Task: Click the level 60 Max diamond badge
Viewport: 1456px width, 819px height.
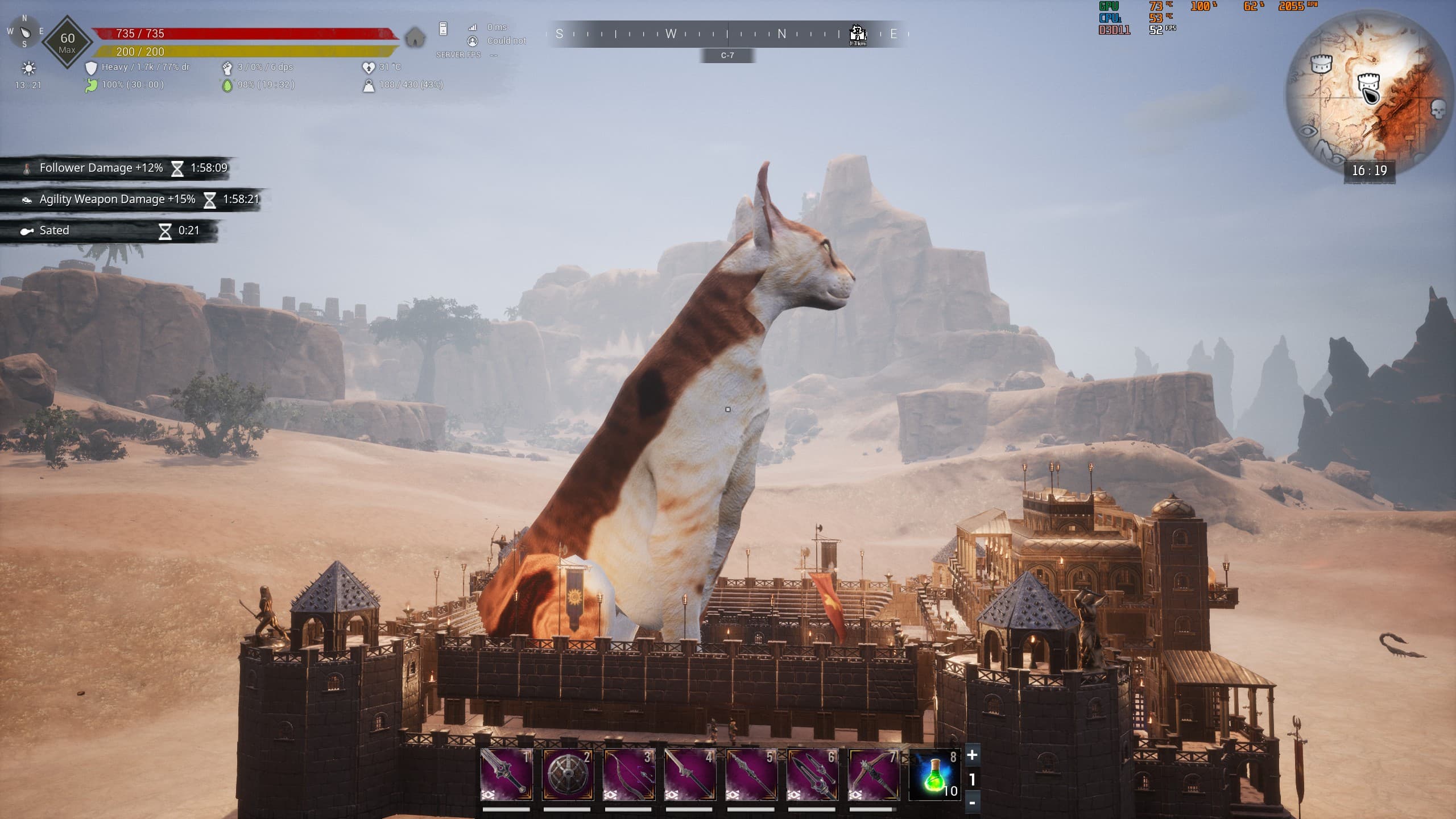Action: click(x=67, y=42)
